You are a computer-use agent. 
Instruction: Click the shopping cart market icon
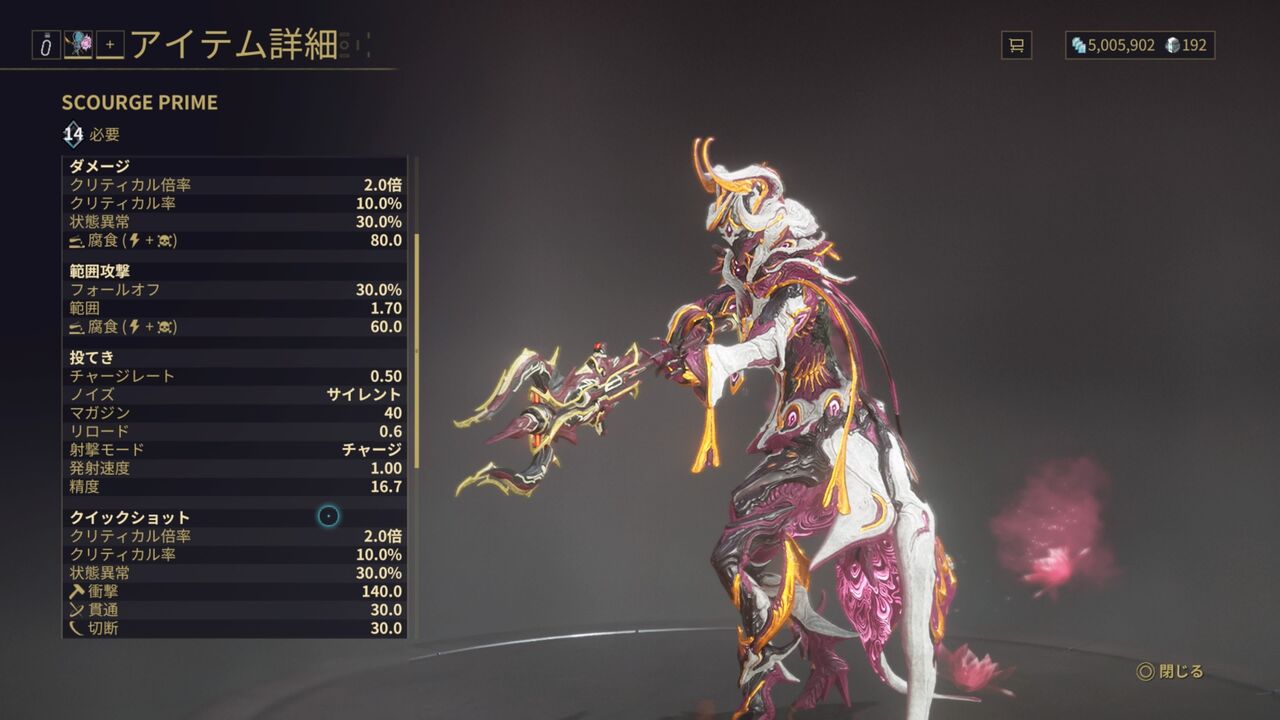click(x=1019, y=45)
